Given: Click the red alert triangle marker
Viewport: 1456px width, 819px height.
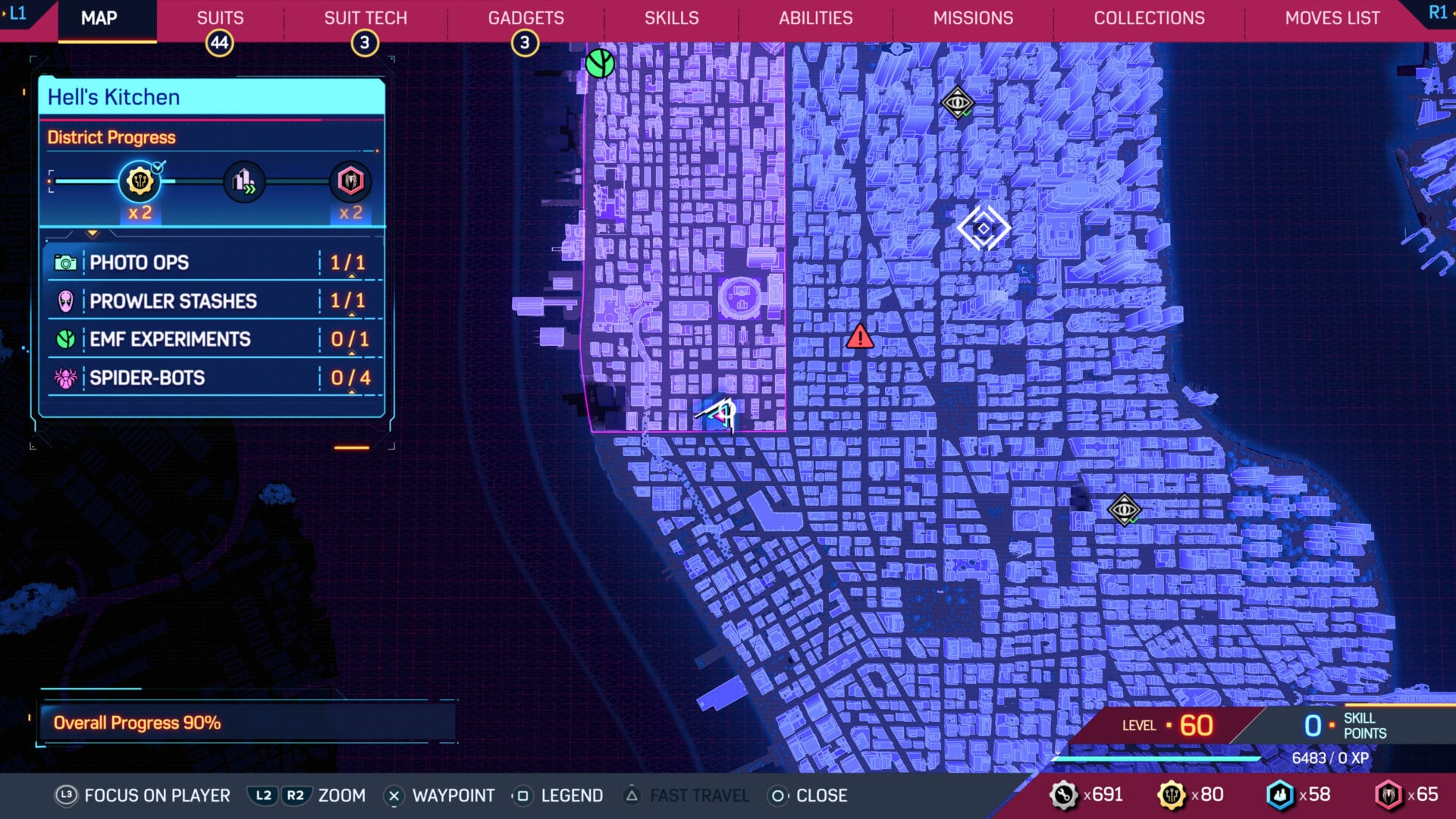Looking at the screenshot, I should pos(860,338).
